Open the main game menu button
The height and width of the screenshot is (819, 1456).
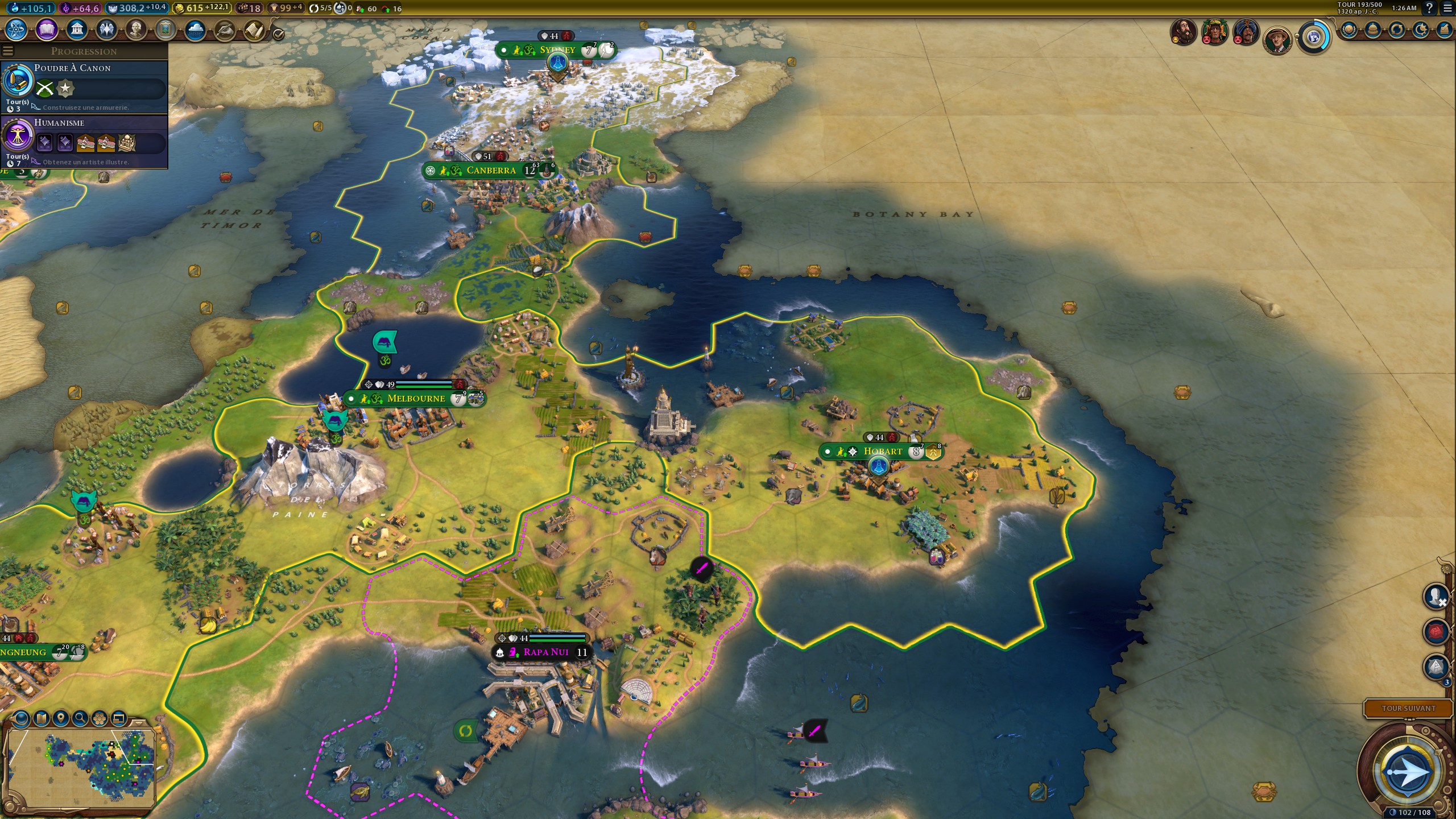pyautogui.click(x=1447, y=8)
